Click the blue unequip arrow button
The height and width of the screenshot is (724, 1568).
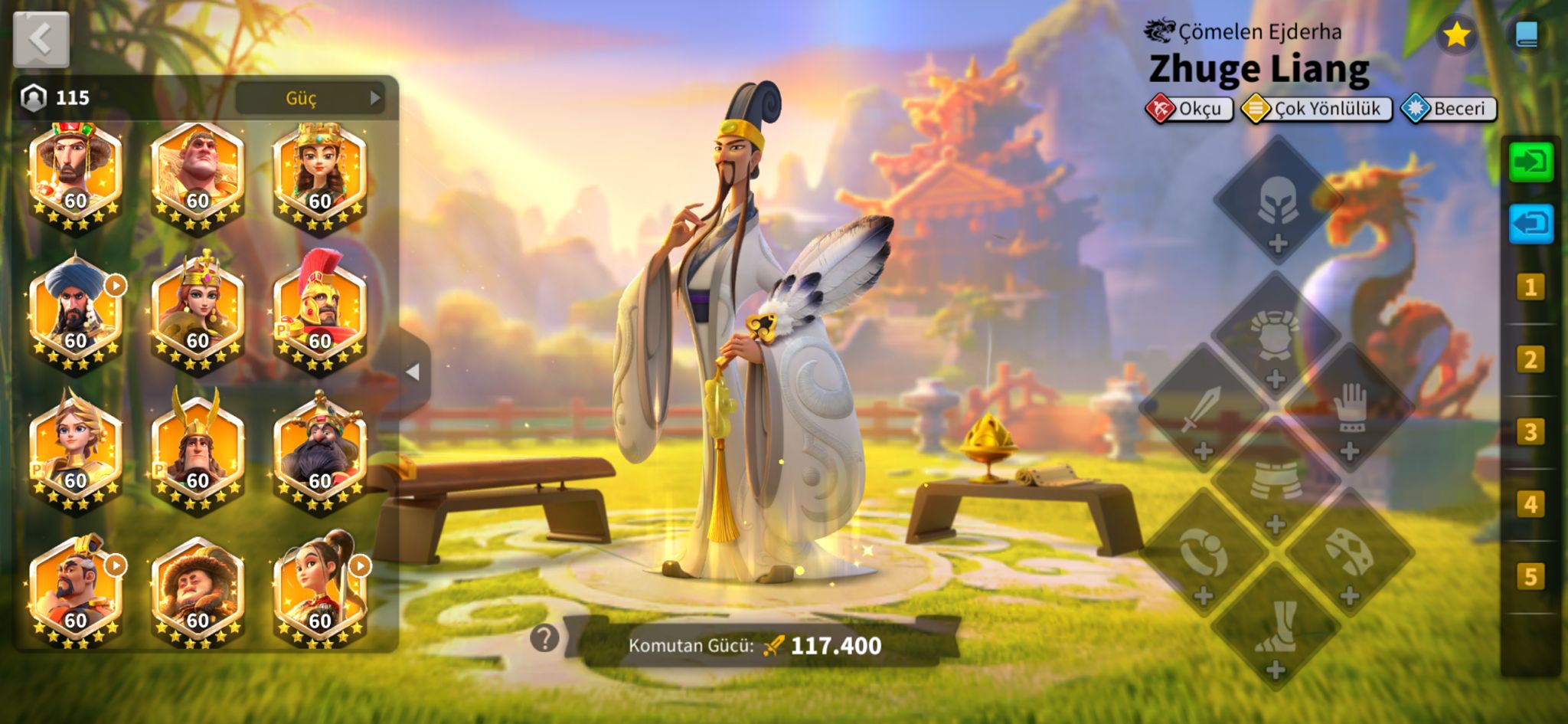1530,224
